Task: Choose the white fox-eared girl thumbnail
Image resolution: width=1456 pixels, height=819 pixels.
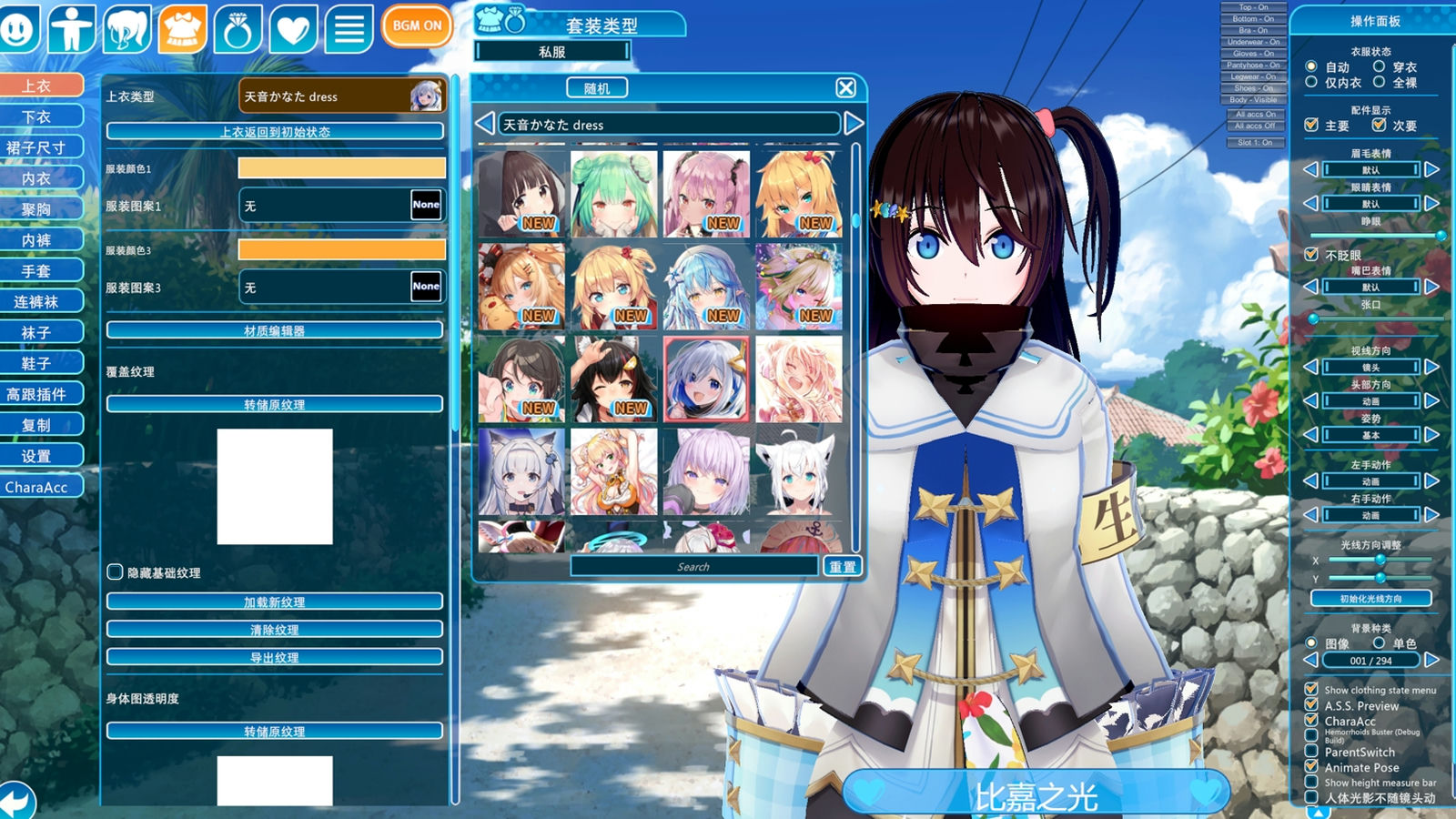Action: coord(798,471)
